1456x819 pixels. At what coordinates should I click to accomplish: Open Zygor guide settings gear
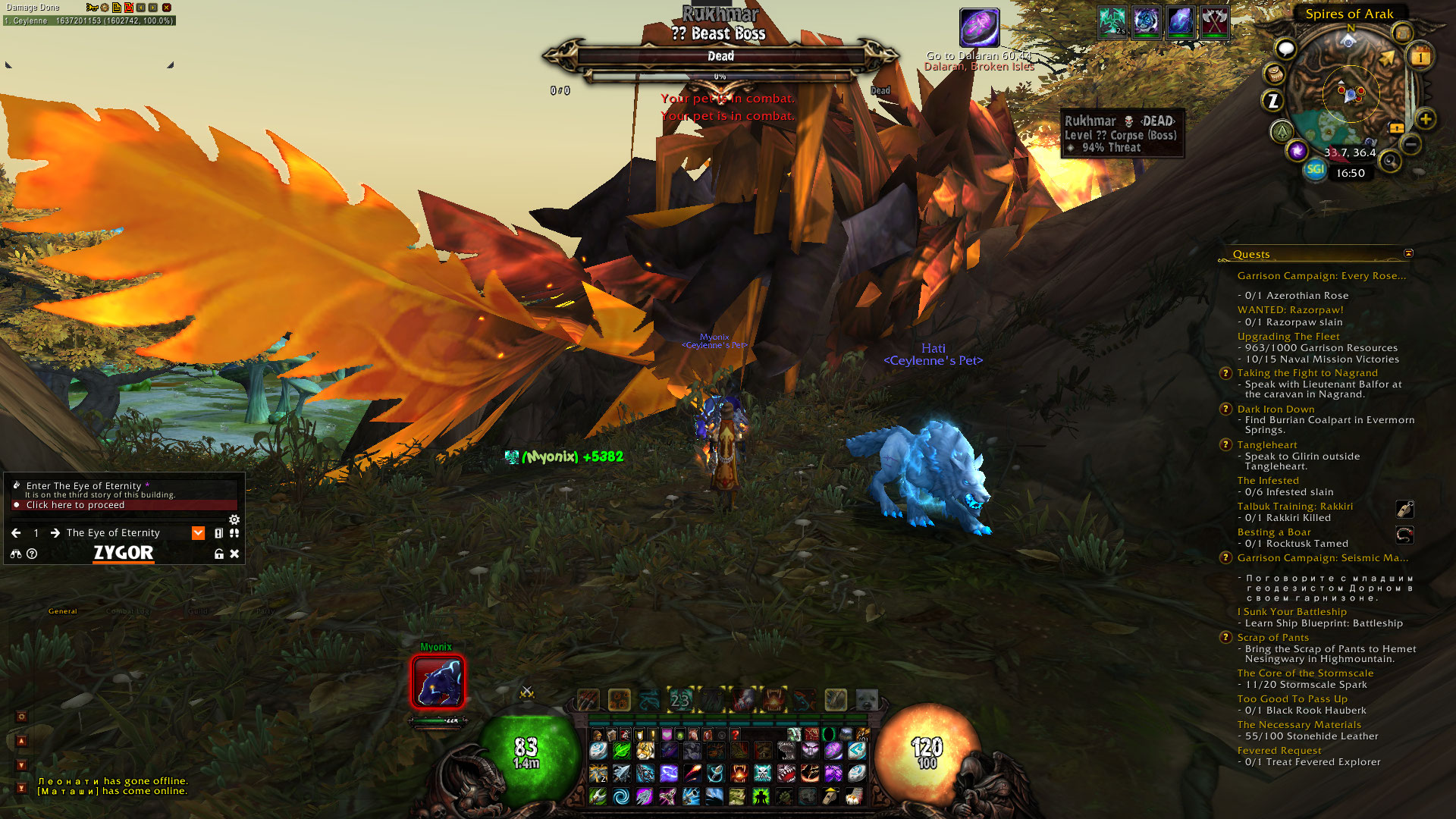click(234, 519)
